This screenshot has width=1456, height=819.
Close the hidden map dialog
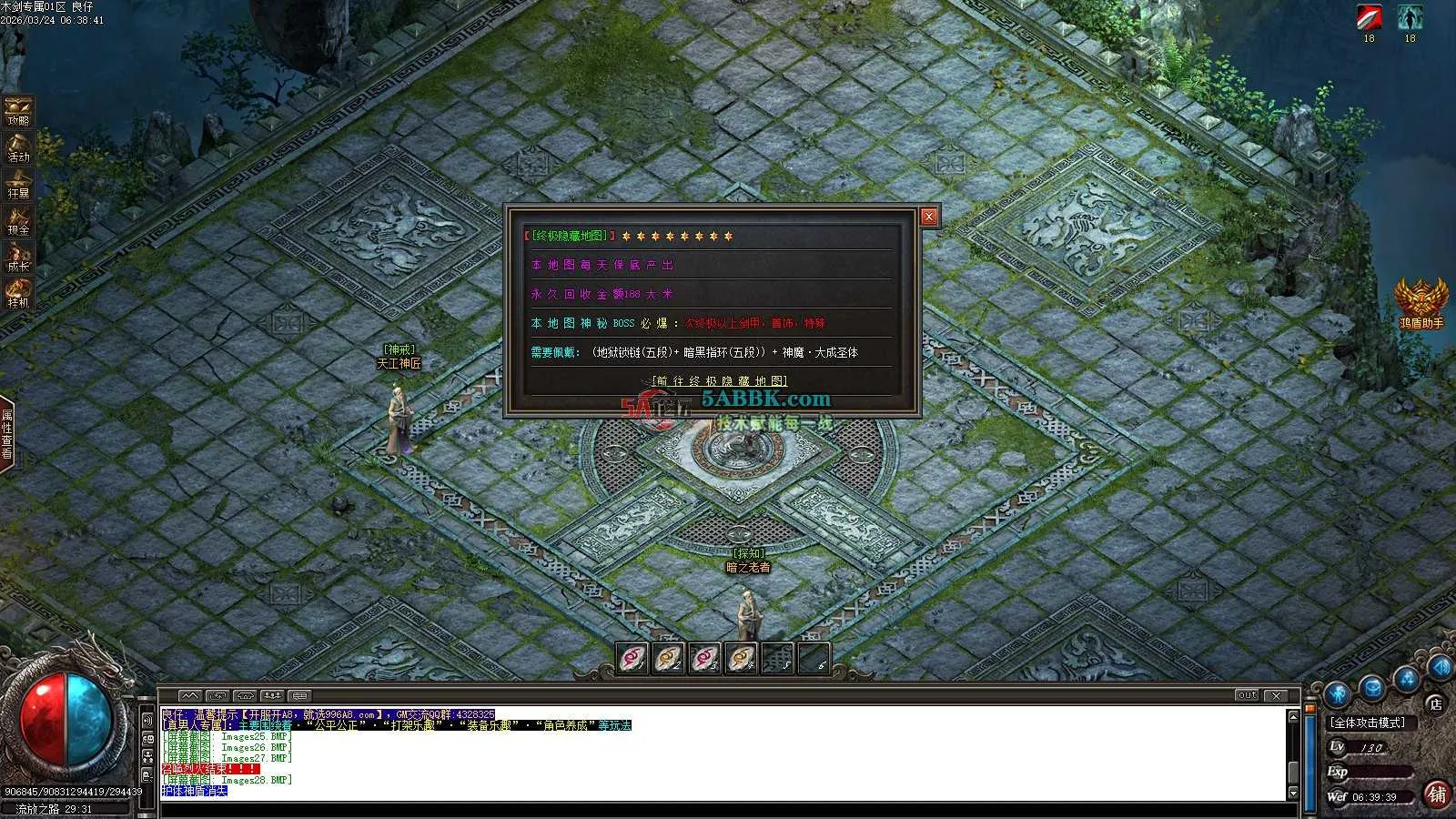[928, 217]
